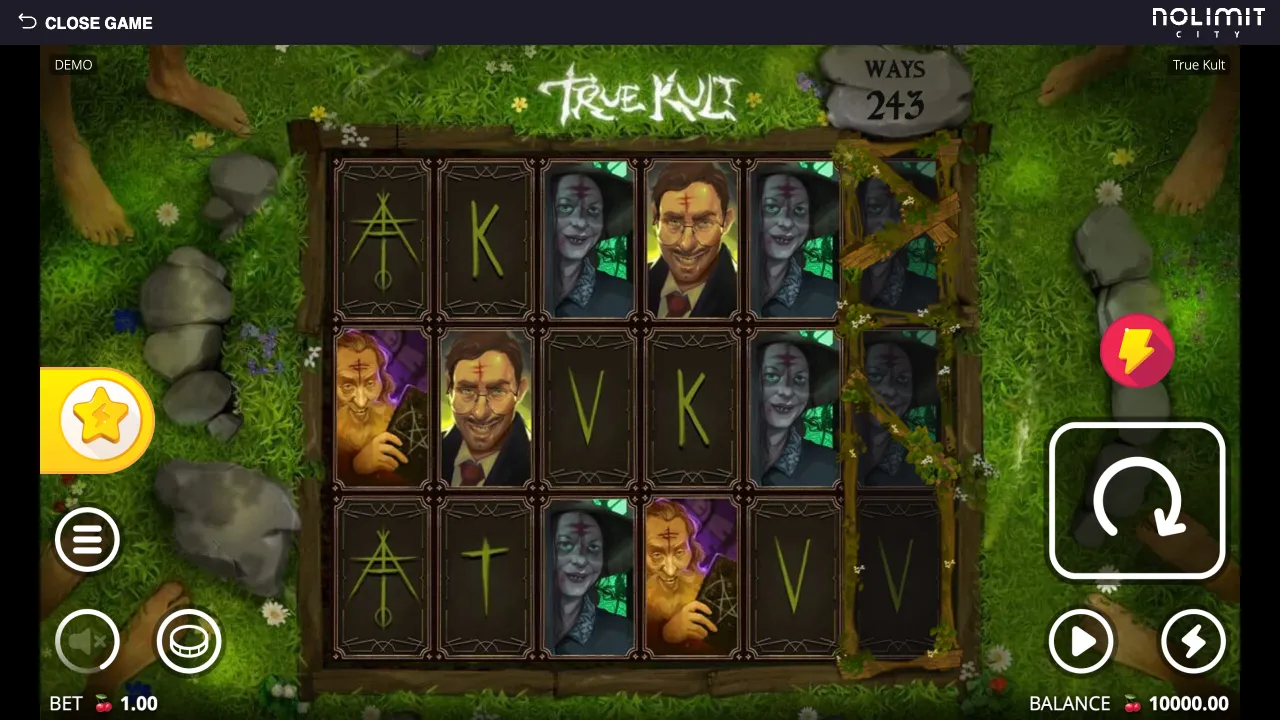Click the drum icon near the volume control

point(189,641)
